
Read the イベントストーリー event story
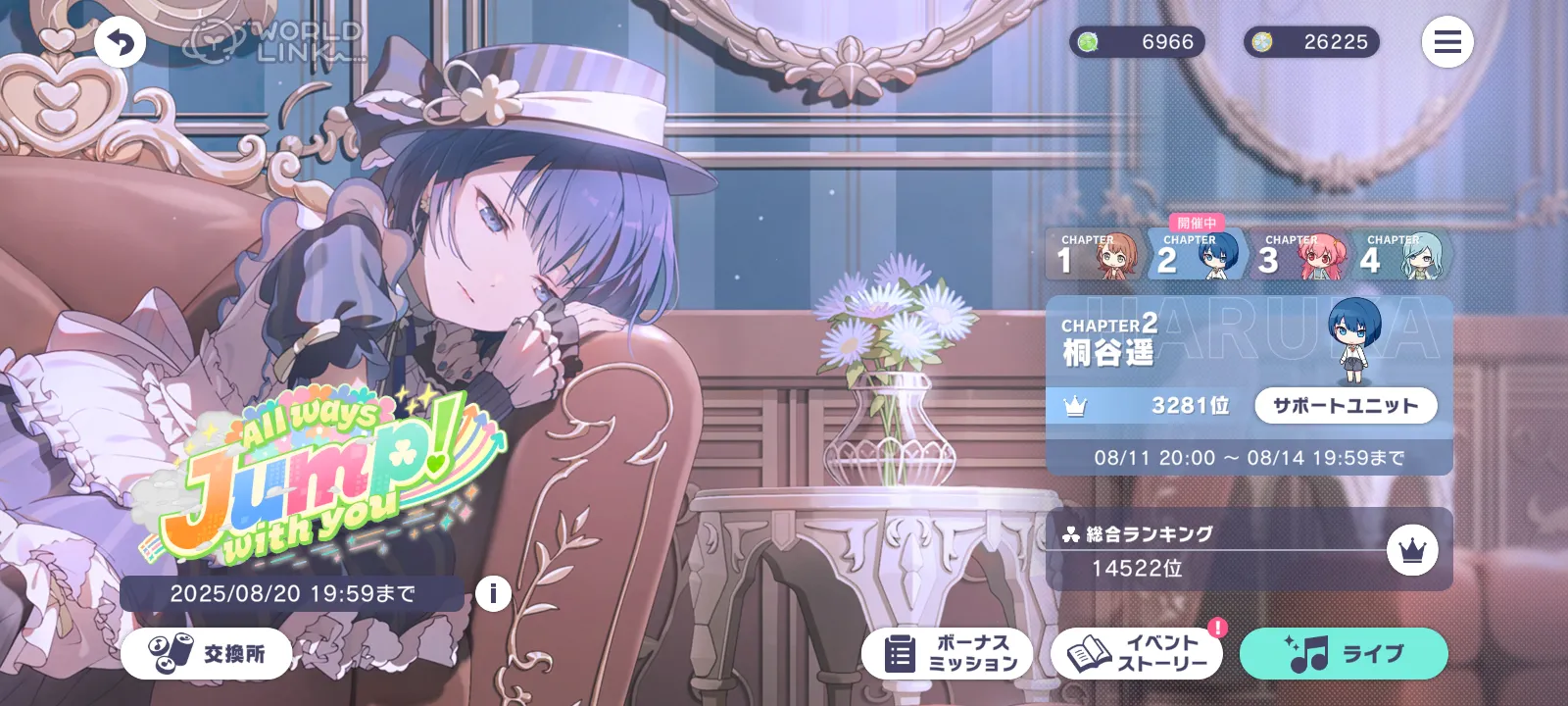(x=1137, y=654)
